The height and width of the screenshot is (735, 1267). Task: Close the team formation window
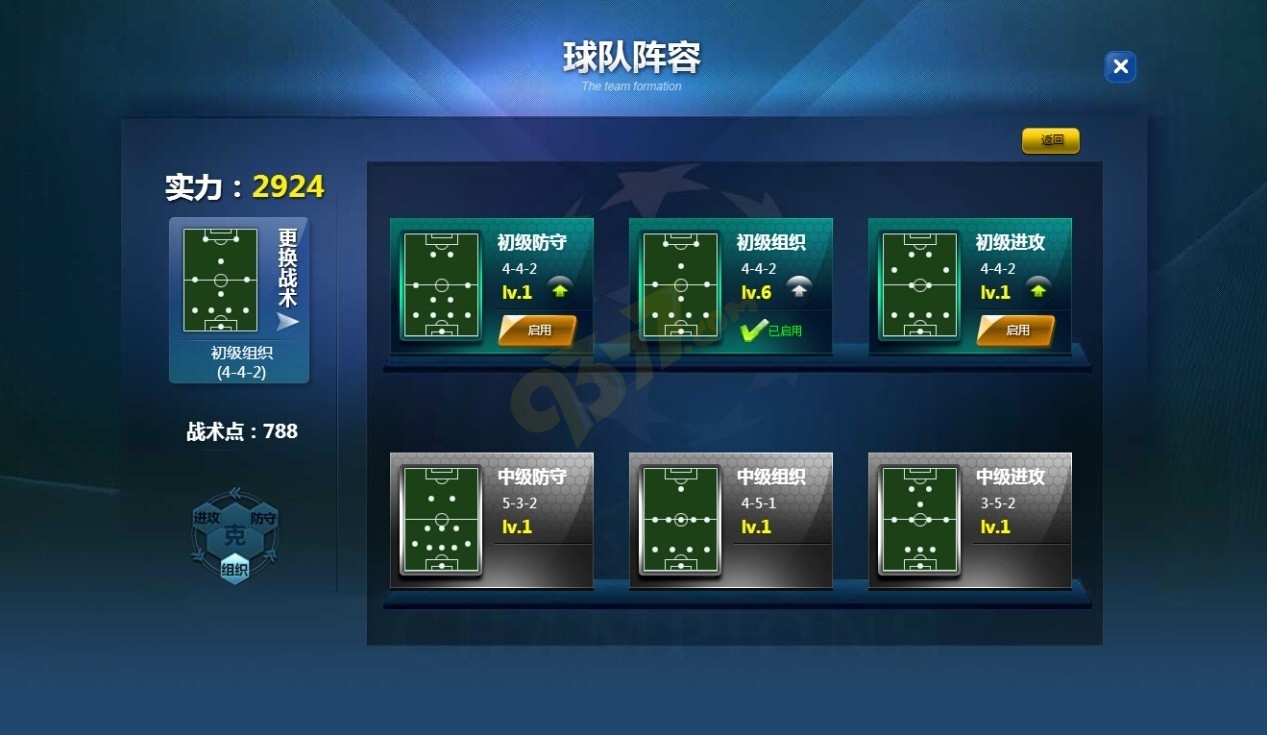[x=1120, y=67]
